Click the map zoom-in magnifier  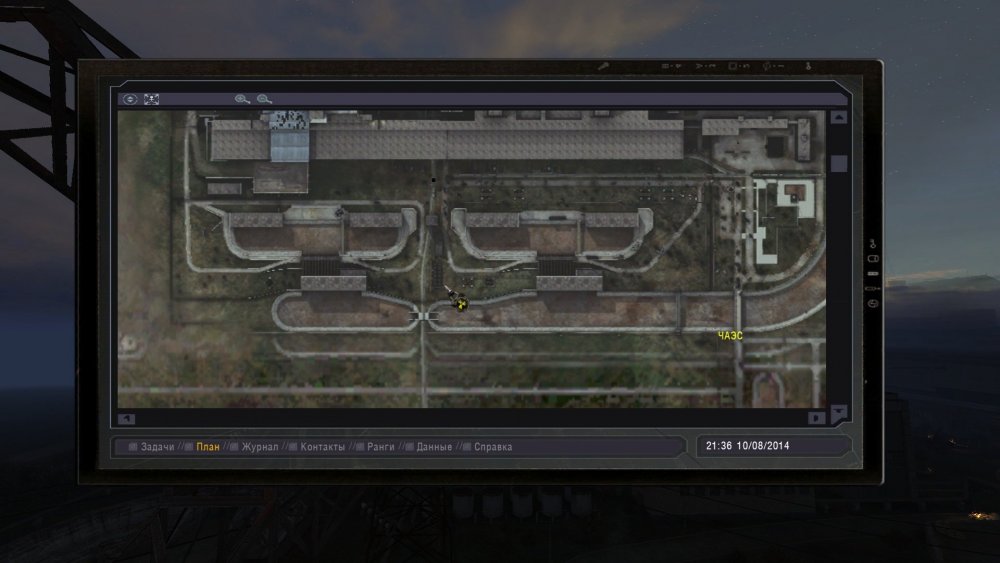pos(241,99)
